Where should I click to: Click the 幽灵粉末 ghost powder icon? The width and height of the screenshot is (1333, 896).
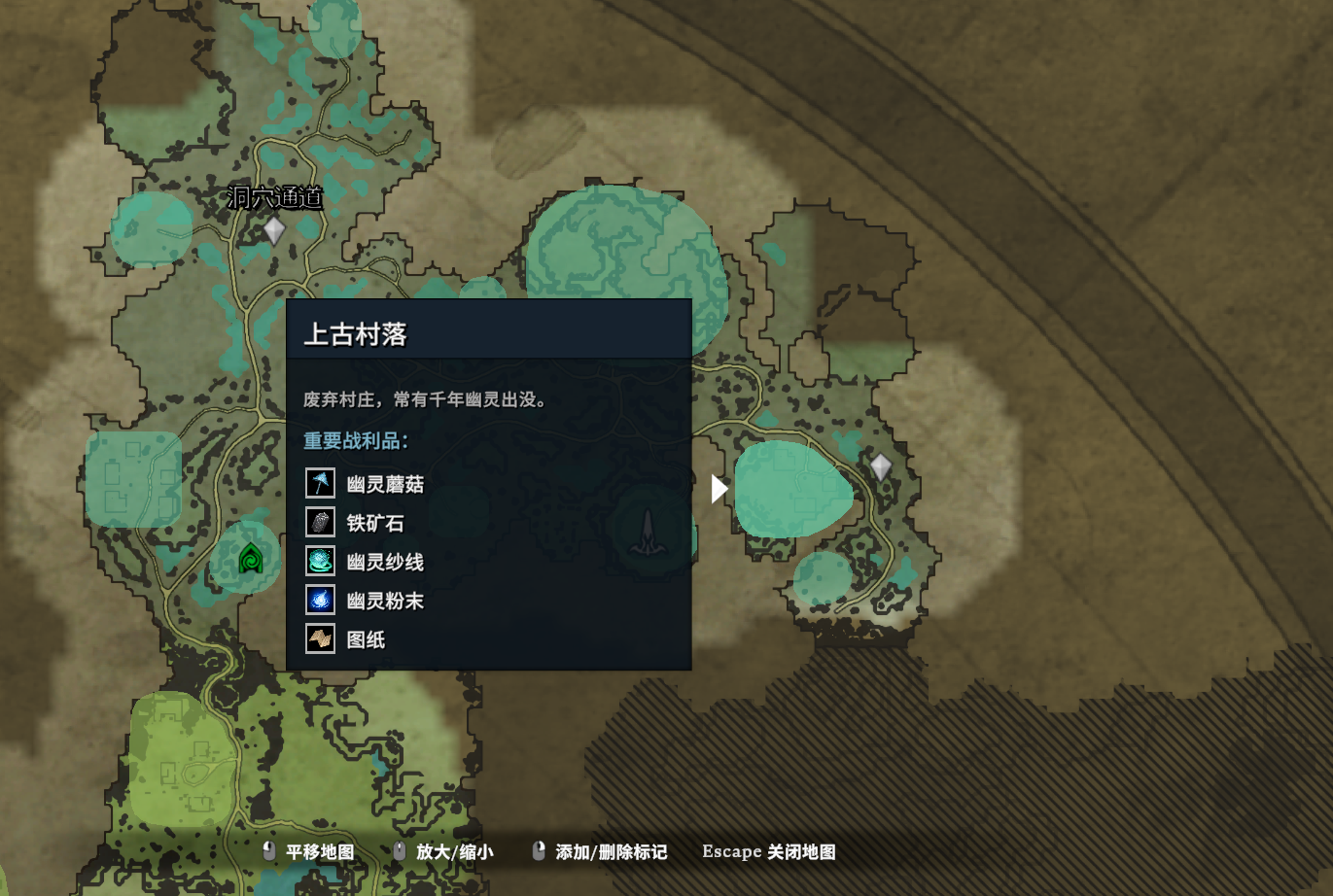(319, 601)
